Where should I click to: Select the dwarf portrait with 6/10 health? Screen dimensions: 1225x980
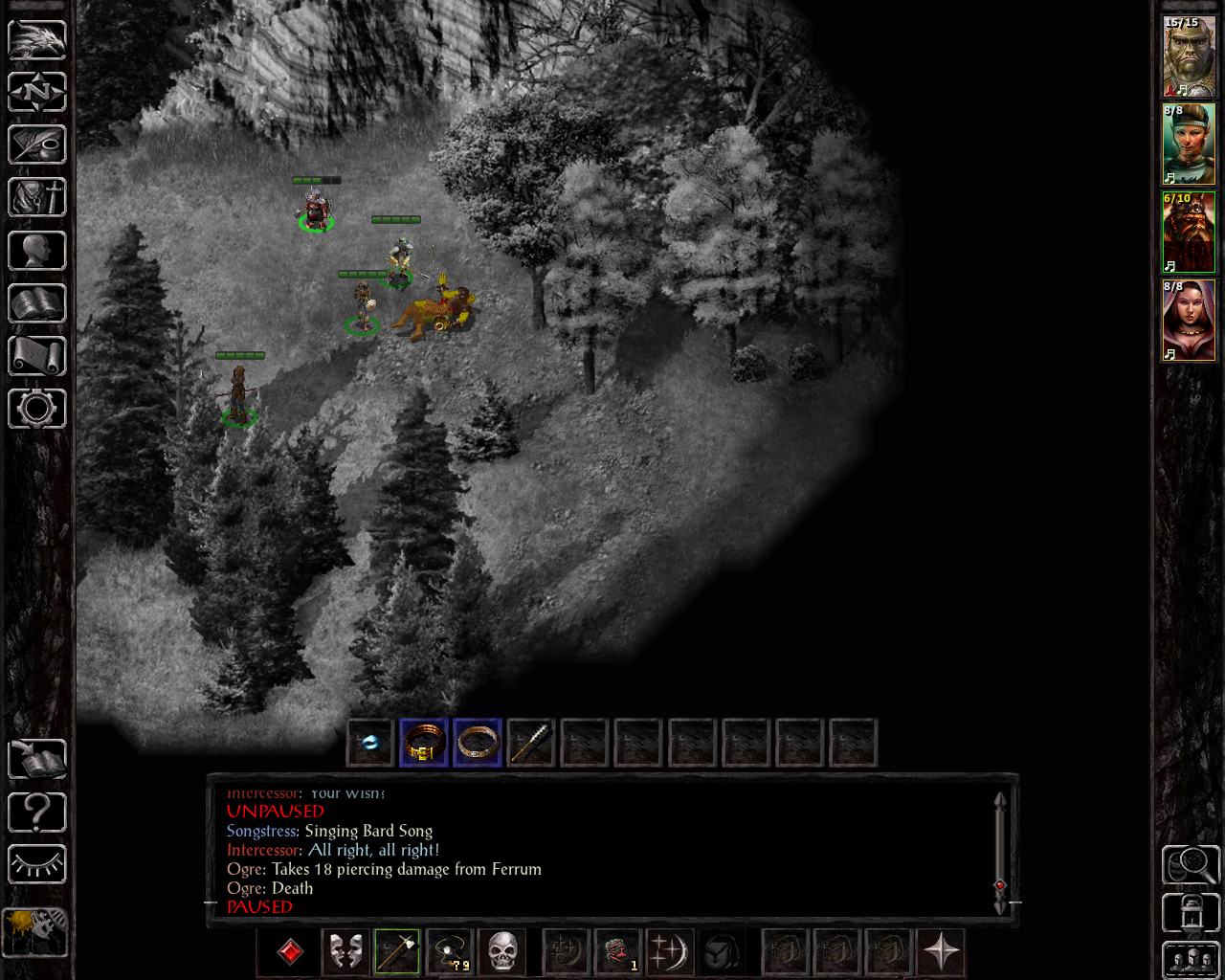click(x=1189, y=233)
